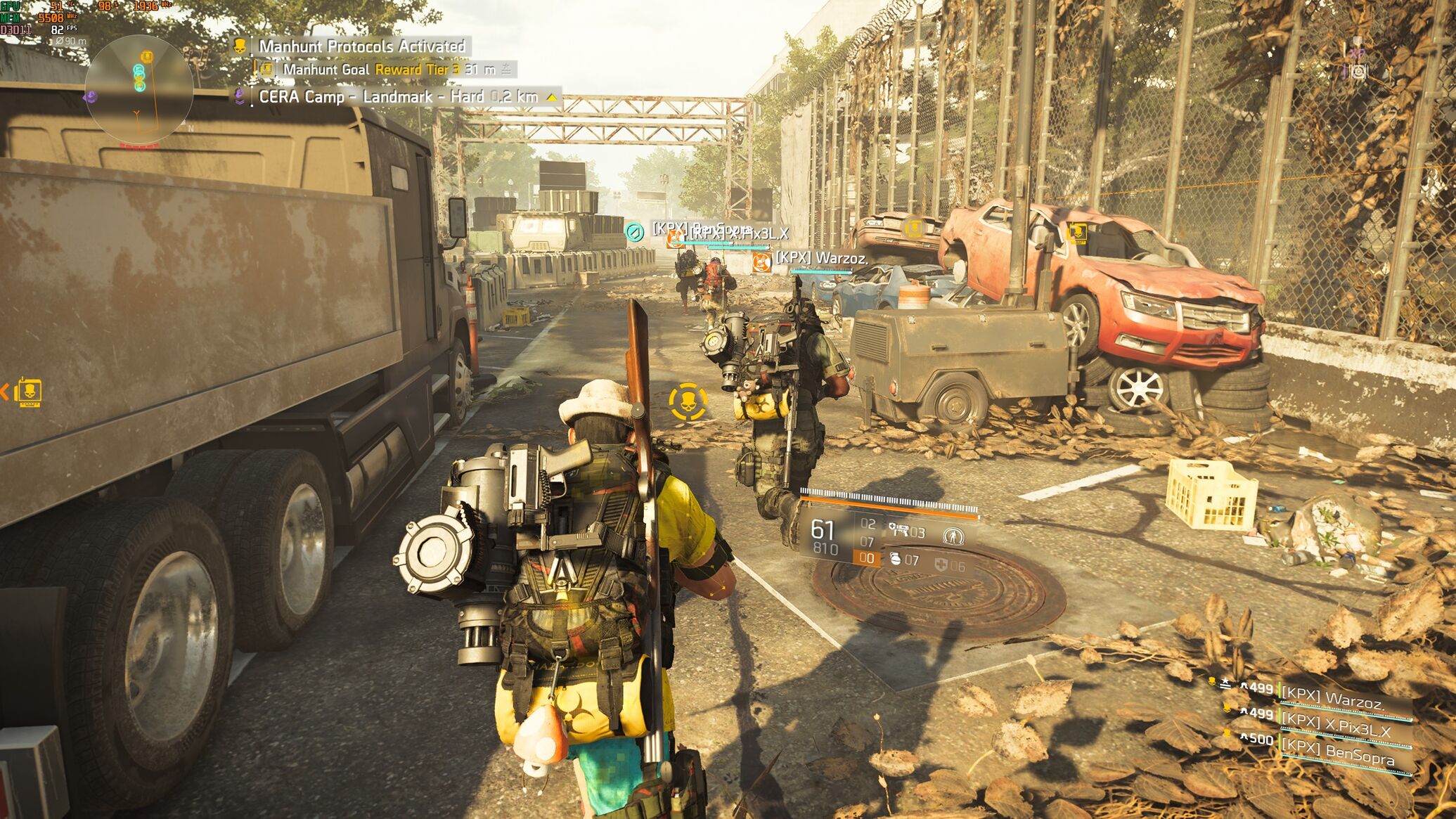The image size is (1456, 819).
Task: Activate the circular agent skill icon
Action: 953,536
